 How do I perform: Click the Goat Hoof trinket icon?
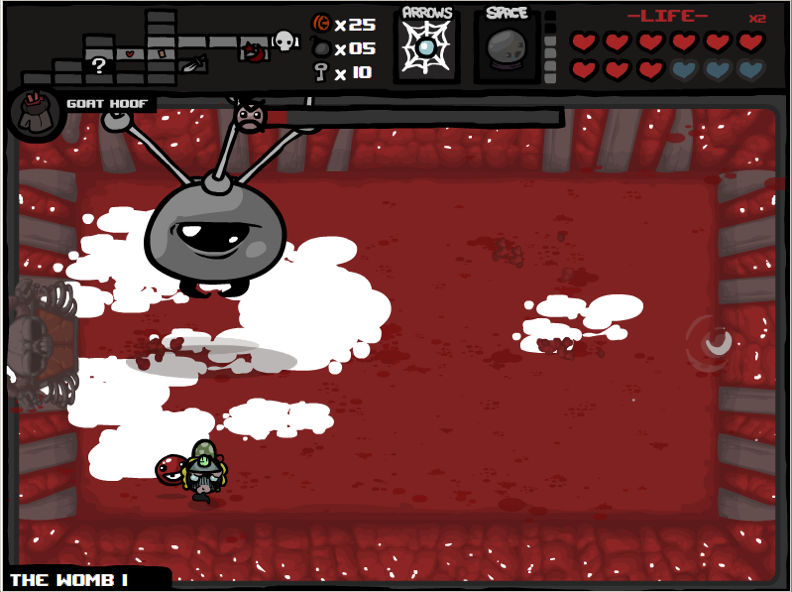pyautogui.click(x=35, y=111)
